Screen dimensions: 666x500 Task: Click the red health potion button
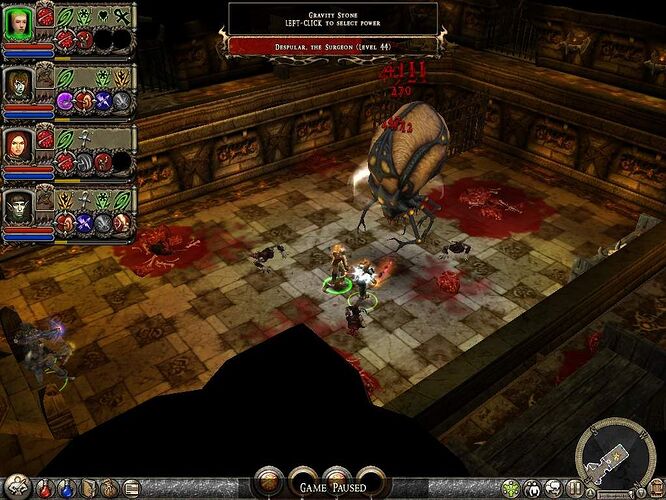coord(45,489)
